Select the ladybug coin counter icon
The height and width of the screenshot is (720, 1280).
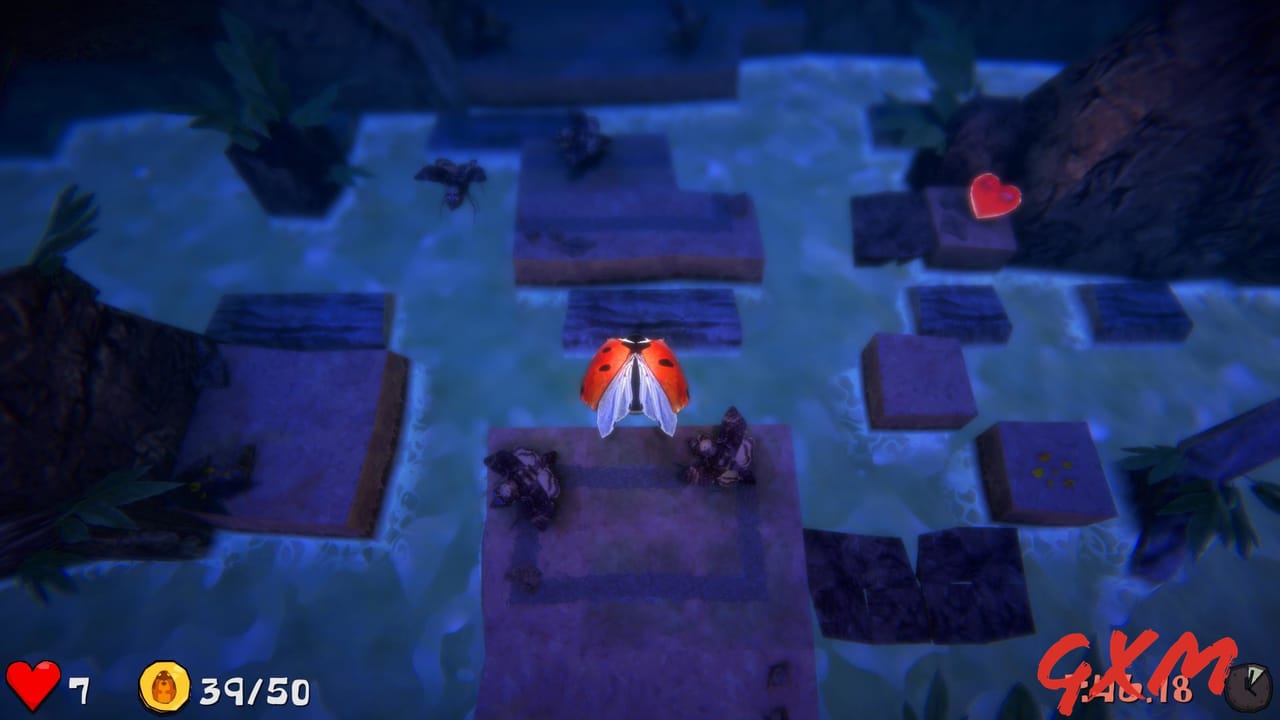coord(166,685)
